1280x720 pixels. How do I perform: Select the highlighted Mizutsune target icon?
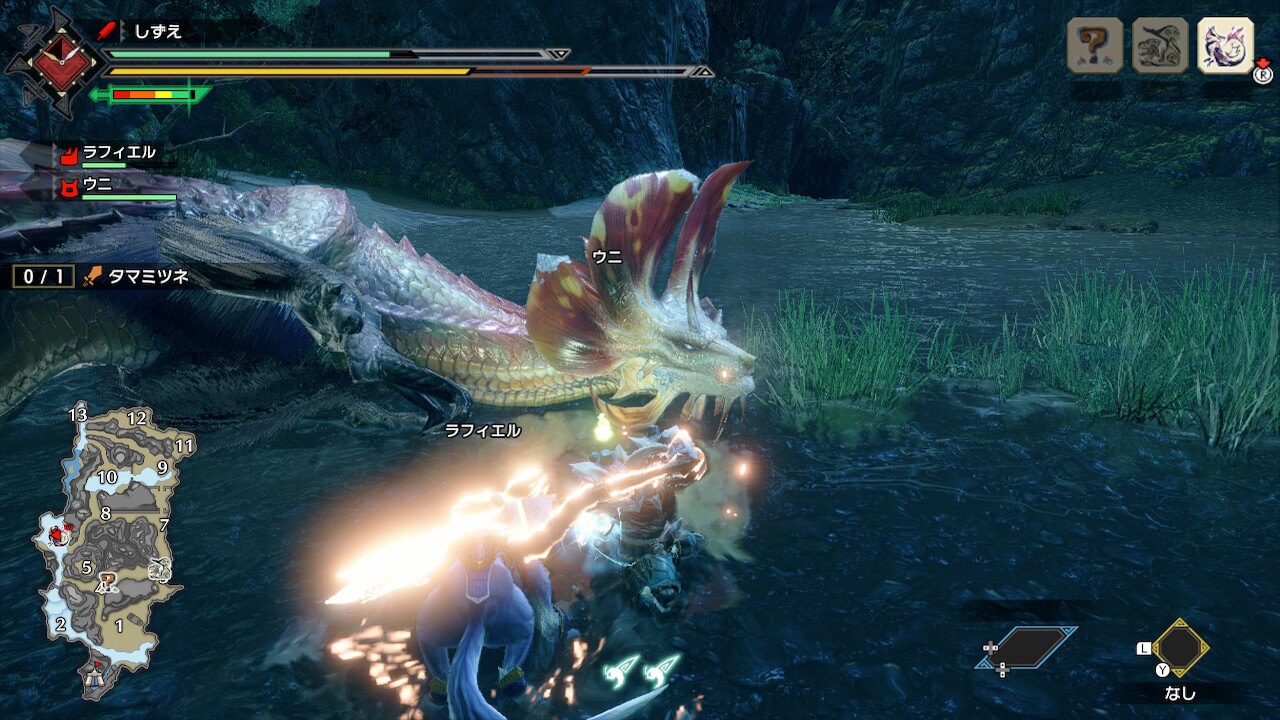(x=1225, y=45)
